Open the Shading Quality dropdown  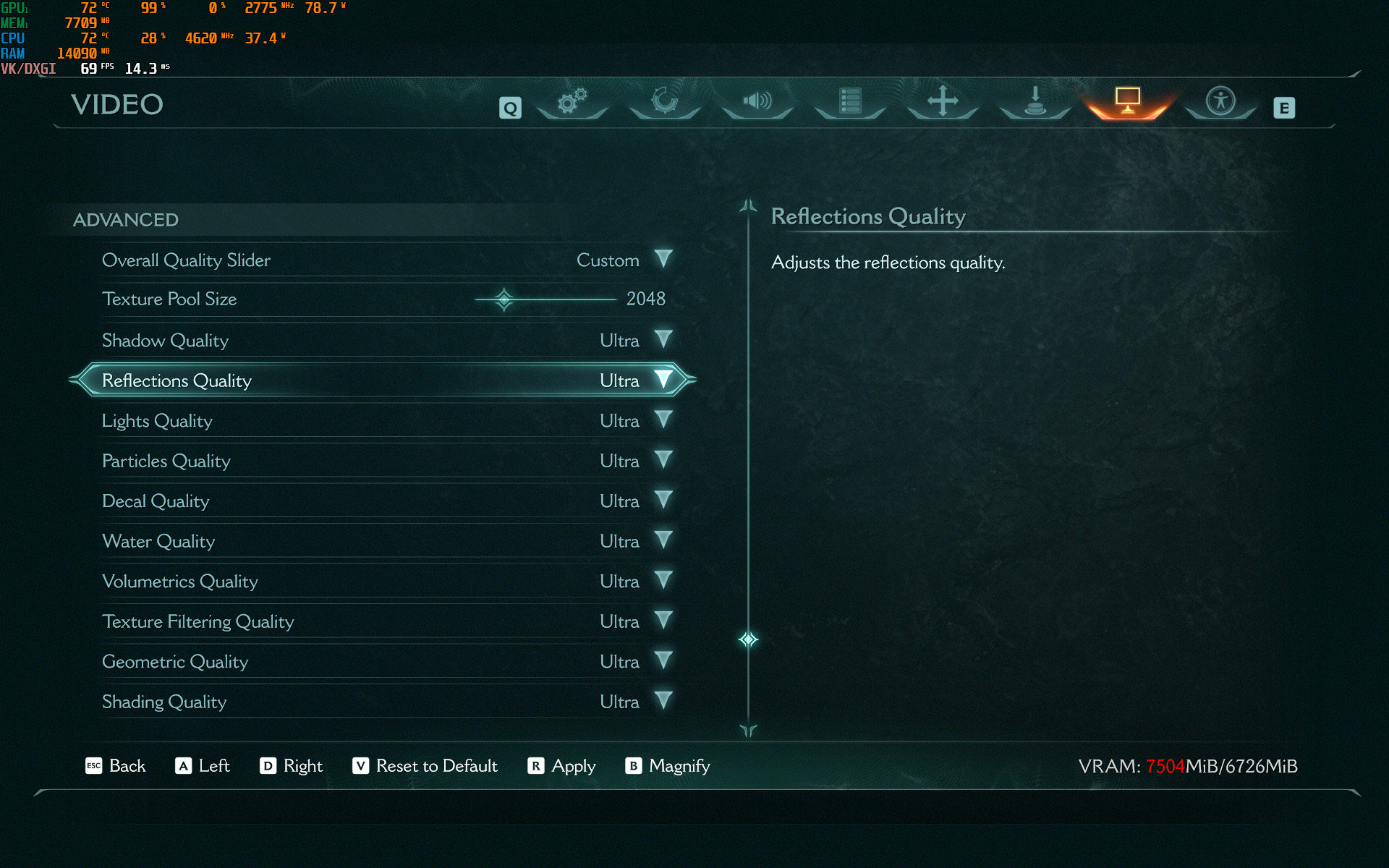click(663, 701)
